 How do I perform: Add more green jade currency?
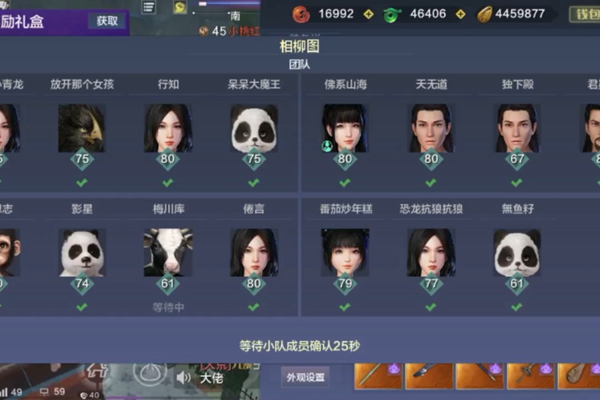[x=461, y=14]
